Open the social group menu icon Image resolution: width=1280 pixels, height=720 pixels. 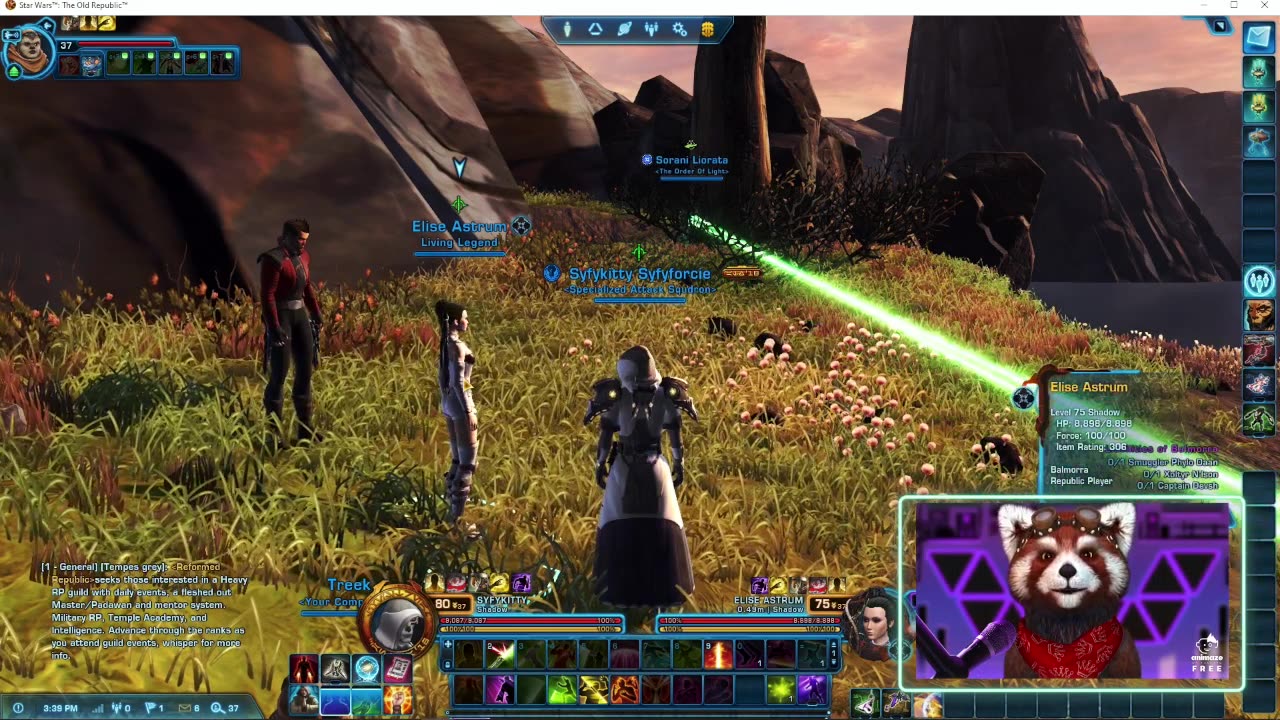(x=652, y=29)
